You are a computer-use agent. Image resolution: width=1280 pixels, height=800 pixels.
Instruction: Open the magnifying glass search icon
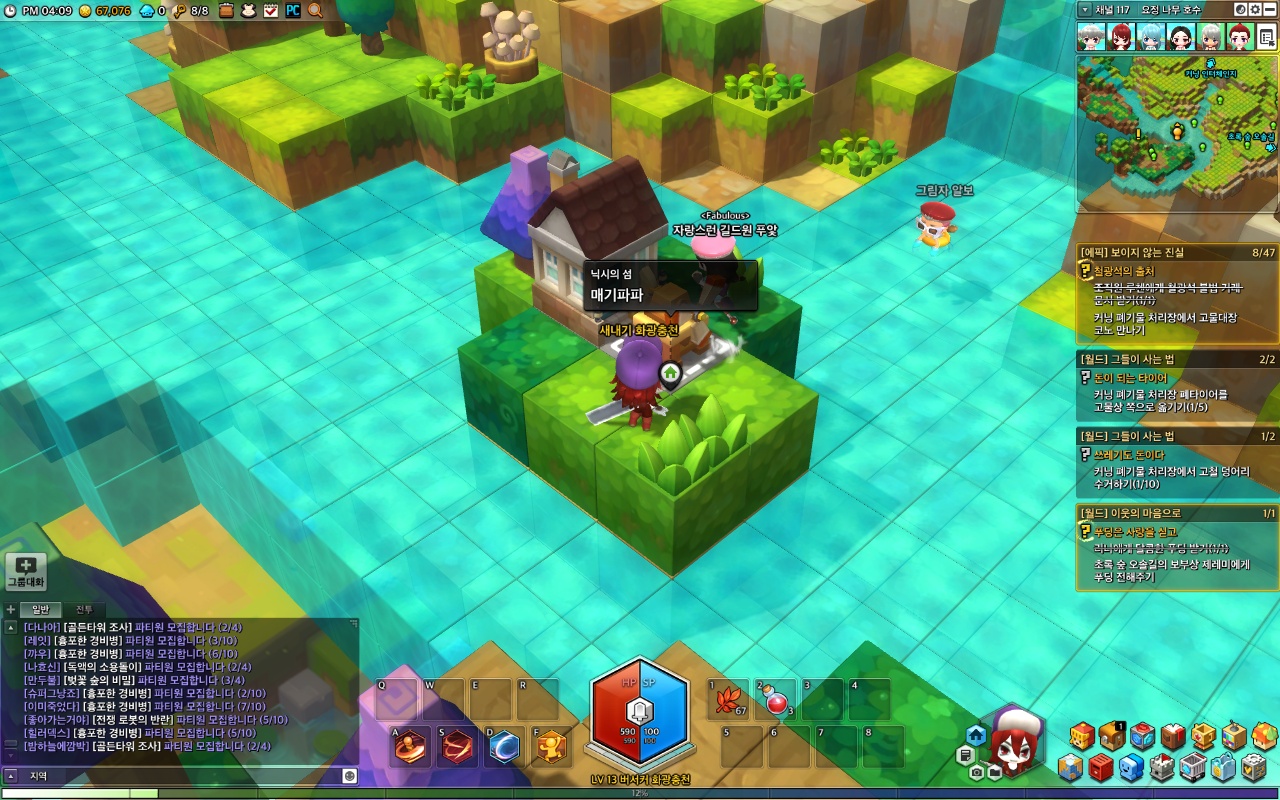click(x=315, y=10)
